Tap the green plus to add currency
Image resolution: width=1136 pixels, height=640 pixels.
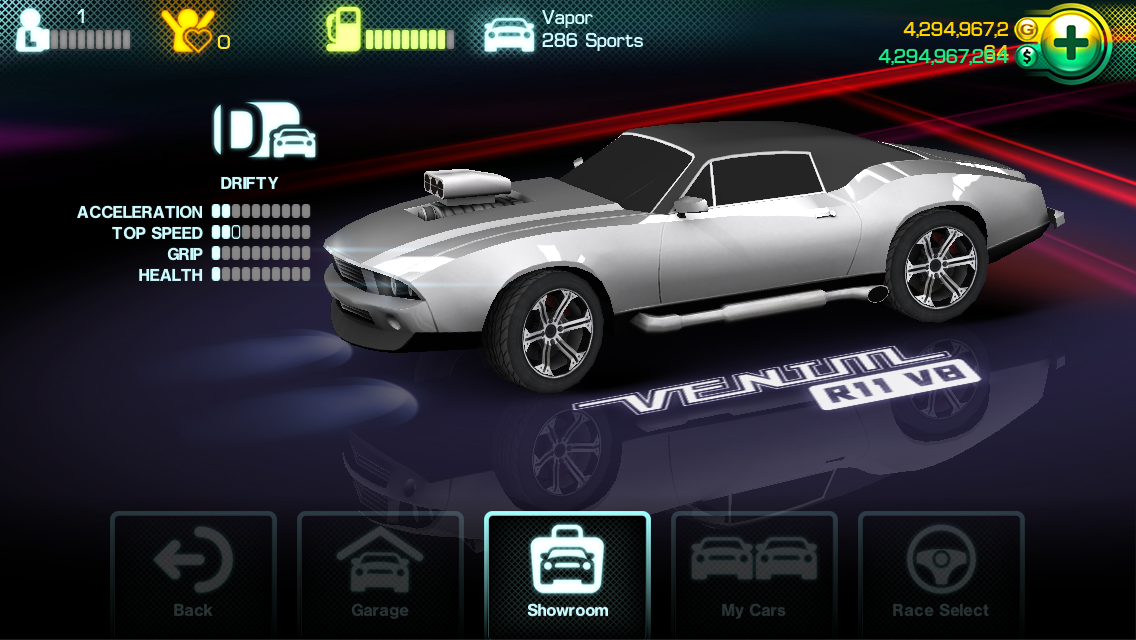tap(1072, 43)
